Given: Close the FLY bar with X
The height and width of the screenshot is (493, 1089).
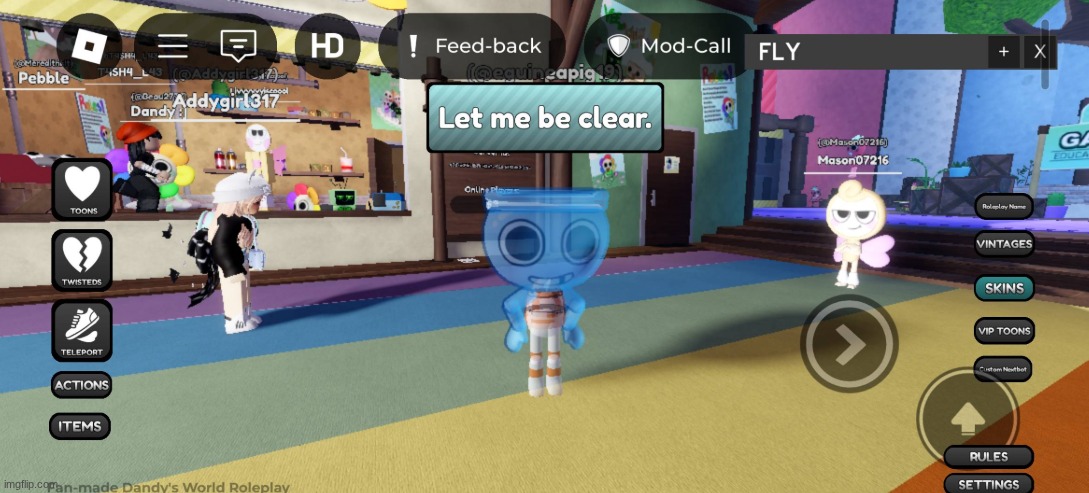Looking at the screenshot, I should click(x=1040, y=52).
